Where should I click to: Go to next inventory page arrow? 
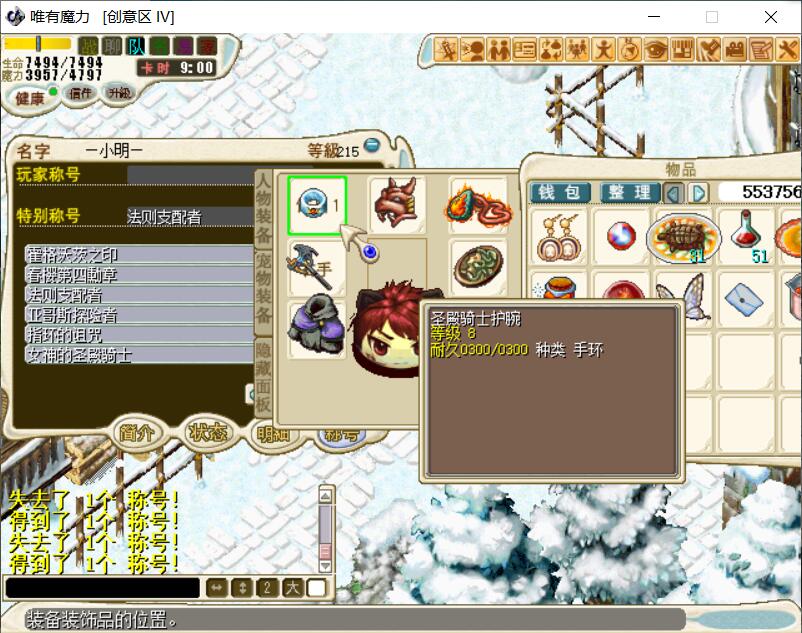(699, 192)
